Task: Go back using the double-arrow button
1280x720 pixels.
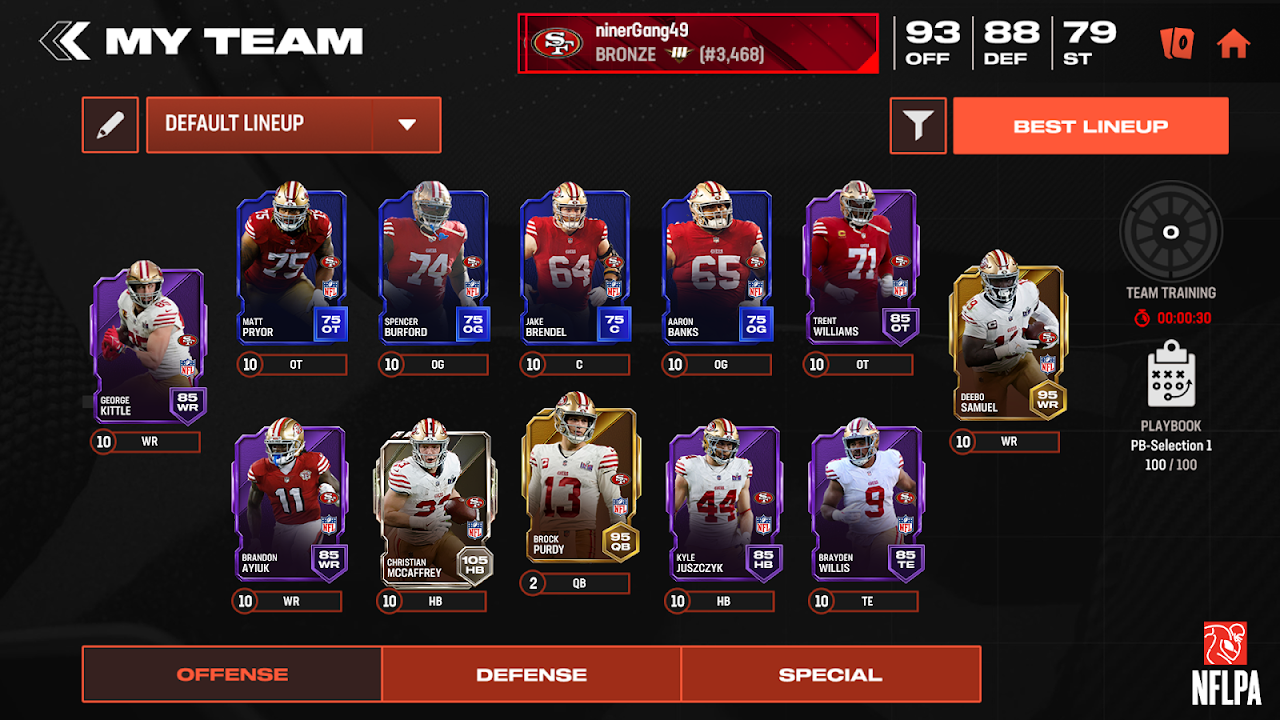Action: pyautogui.click(x=63, y=42)
